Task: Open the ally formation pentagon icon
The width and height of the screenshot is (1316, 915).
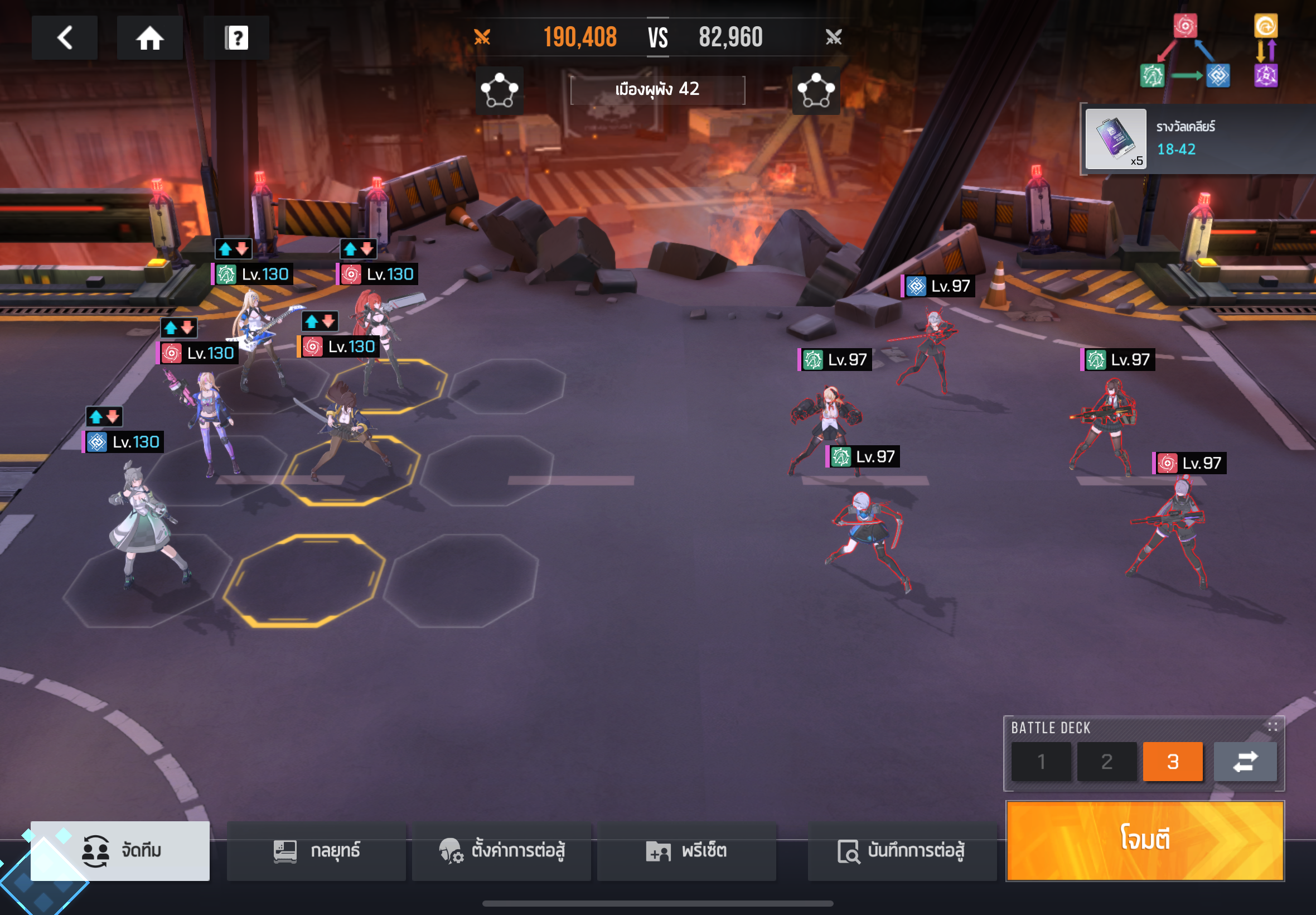Action: coord(499,90)
